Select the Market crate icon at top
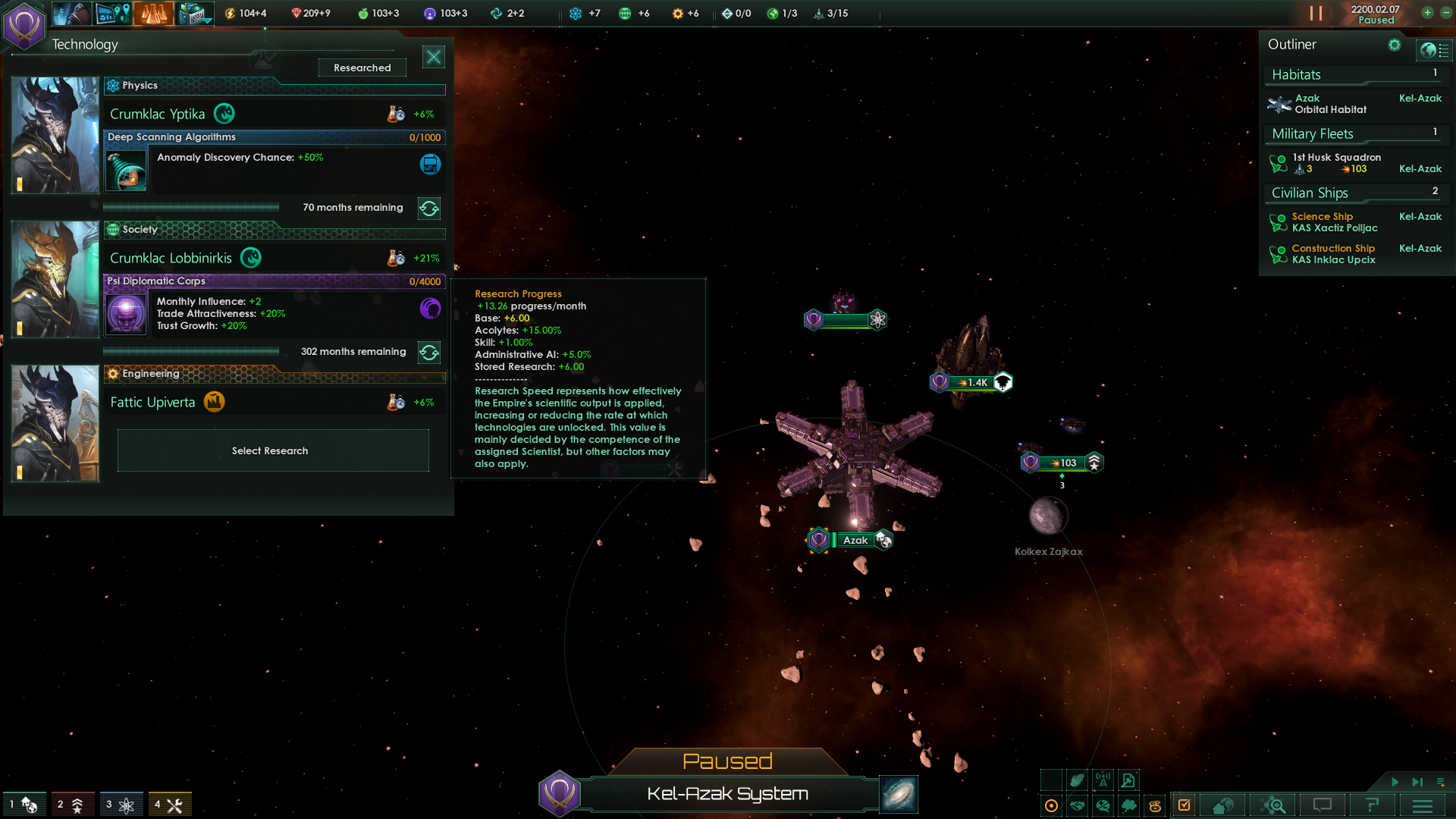This screenshot has width=1456, height=819. 194,13
